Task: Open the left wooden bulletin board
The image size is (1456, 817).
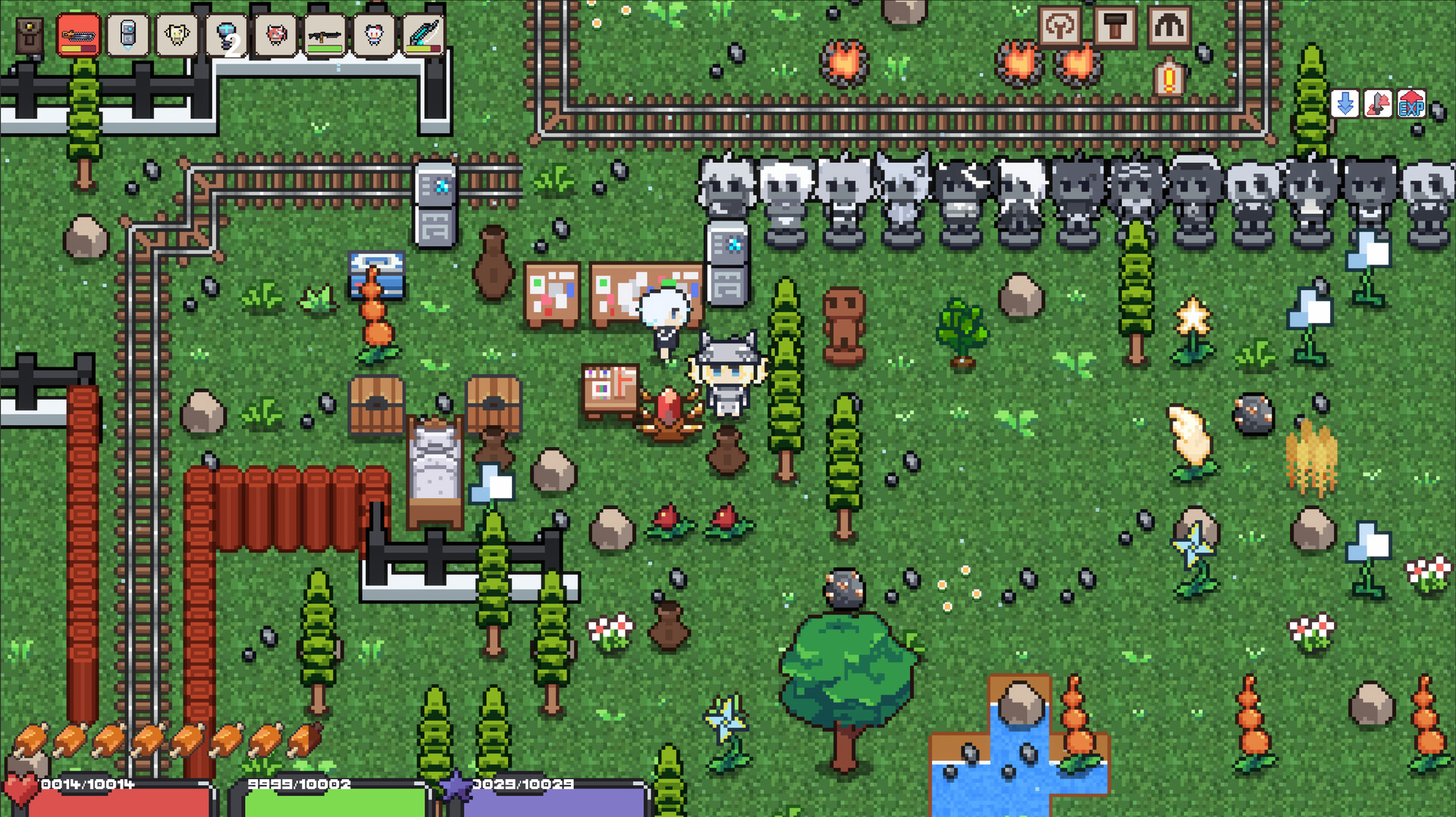Action: (x=554, y=290)
